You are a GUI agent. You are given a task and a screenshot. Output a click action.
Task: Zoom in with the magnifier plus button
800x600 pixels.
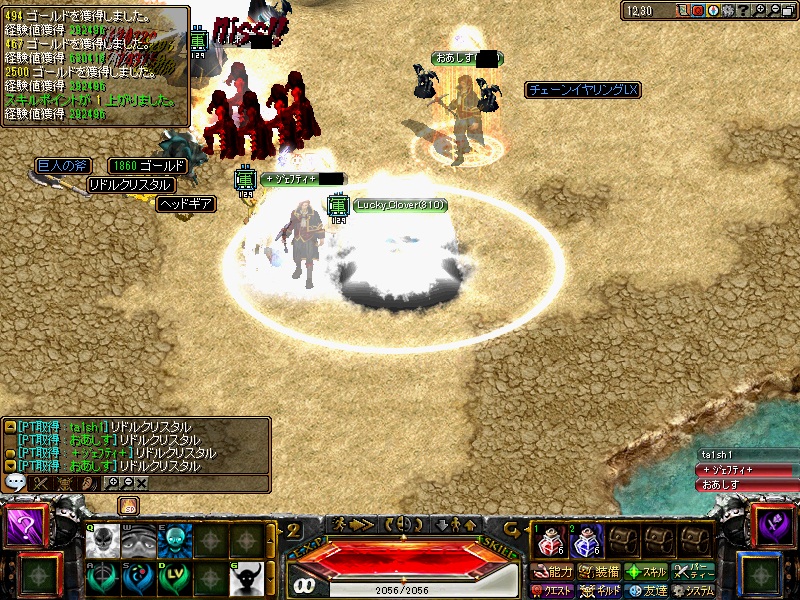coord(761,10)
